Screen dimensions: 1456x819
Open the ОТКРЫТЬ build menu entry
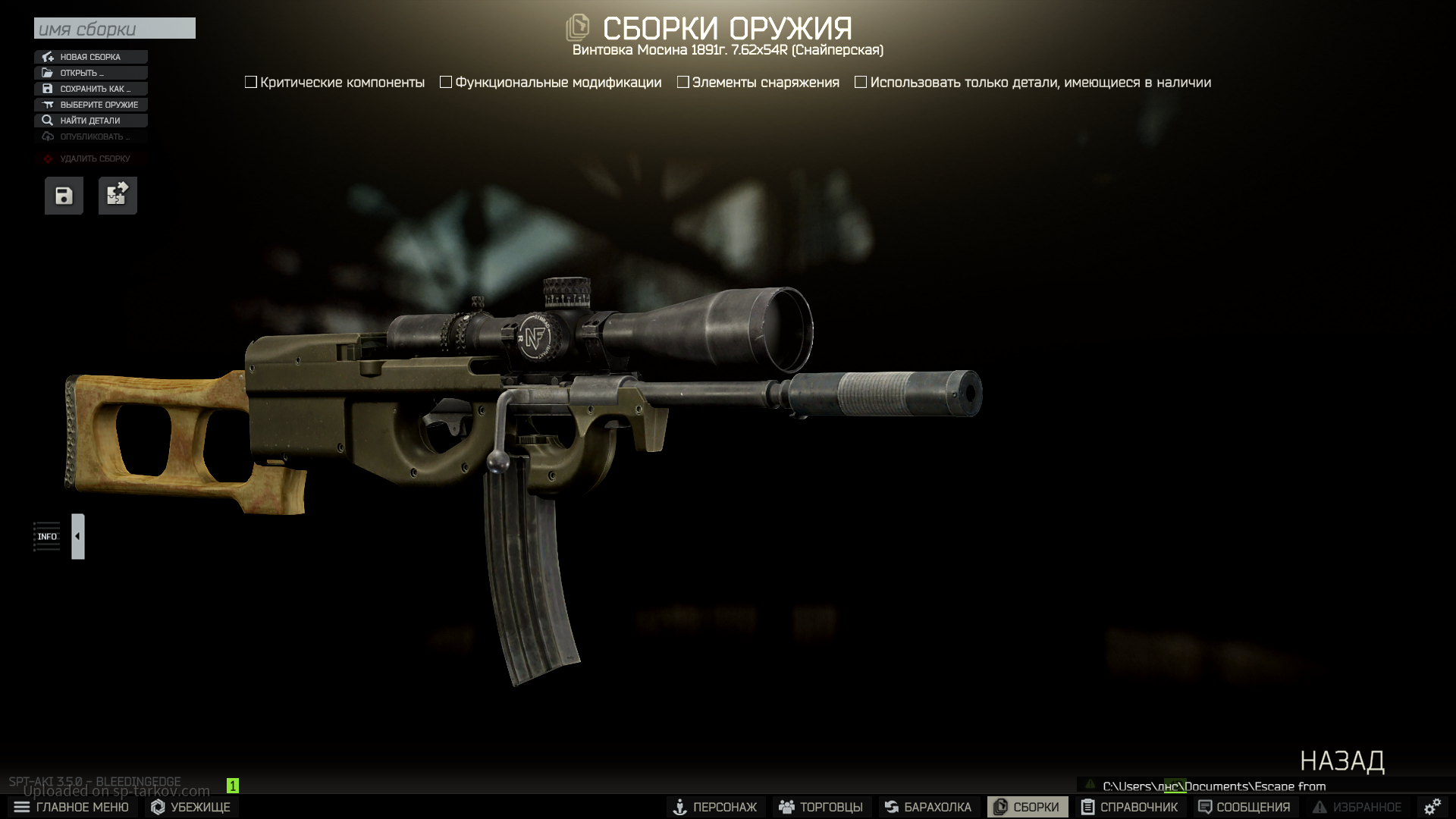[x=90, y=73]
